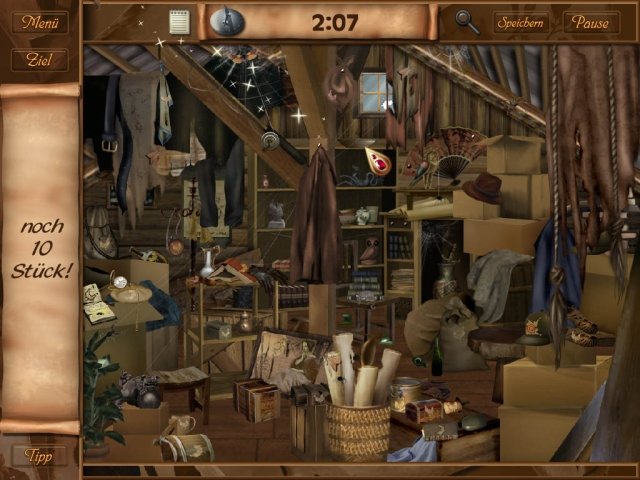Open the notepad list icon

click(179, 21)
